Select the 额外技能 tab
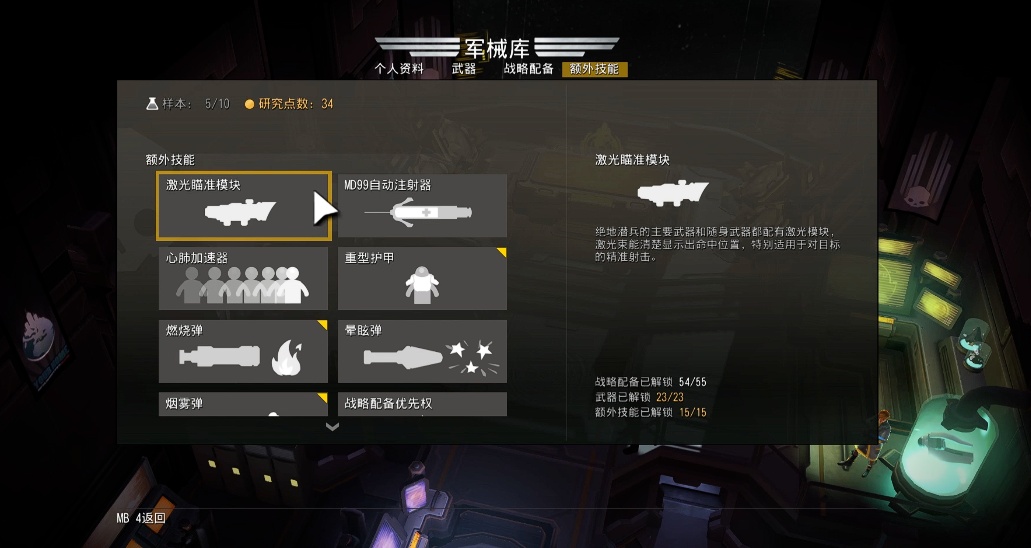Image resolution: width=1031 pixels, height=548 pixels. (594, 69)
